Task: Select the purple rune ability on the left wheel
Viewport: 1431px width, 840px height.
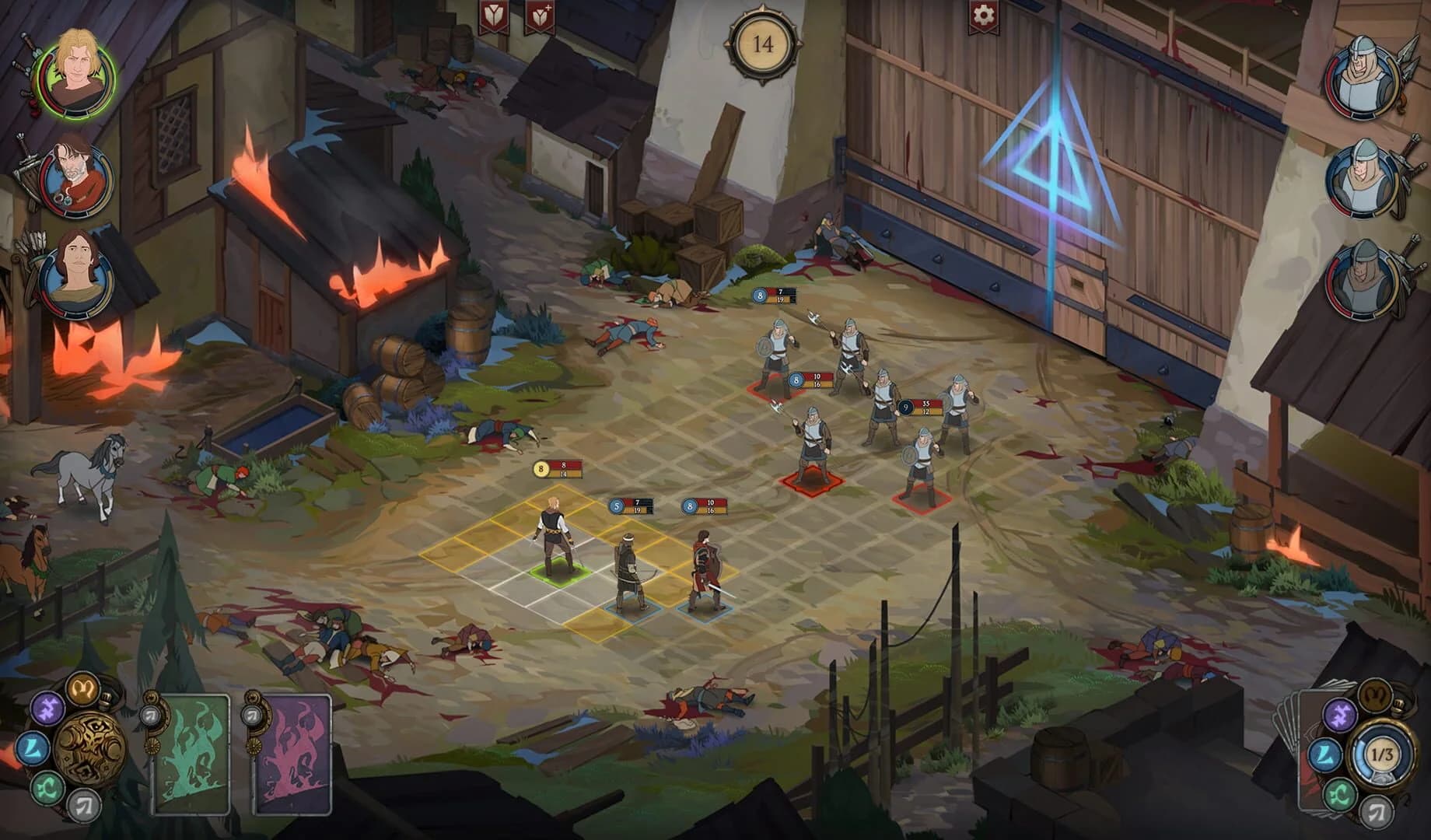Action: [48, 709]
